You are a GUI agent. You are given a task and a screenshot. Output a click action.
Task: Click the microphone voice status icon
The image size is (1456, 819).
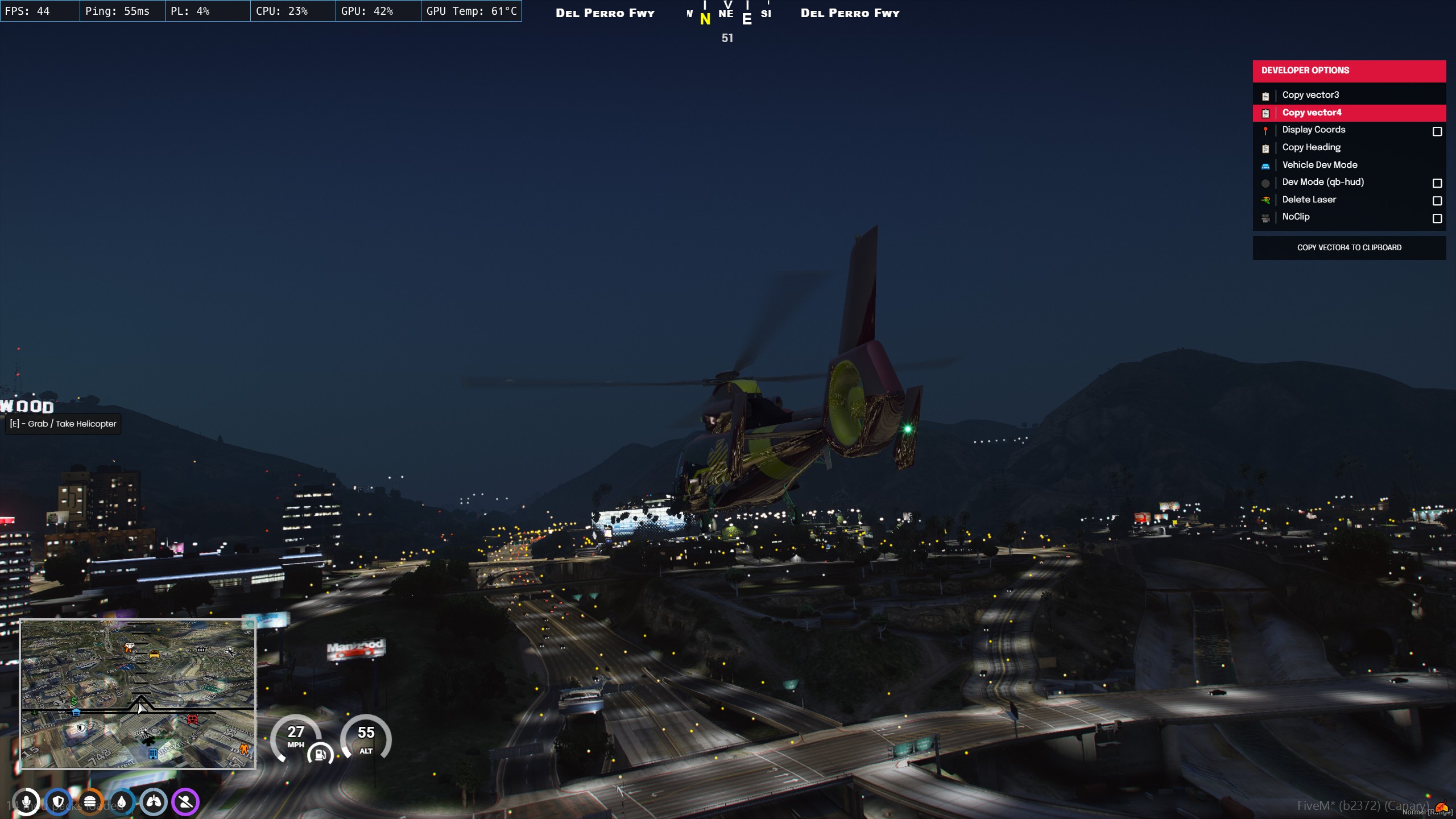coord(26,802)
